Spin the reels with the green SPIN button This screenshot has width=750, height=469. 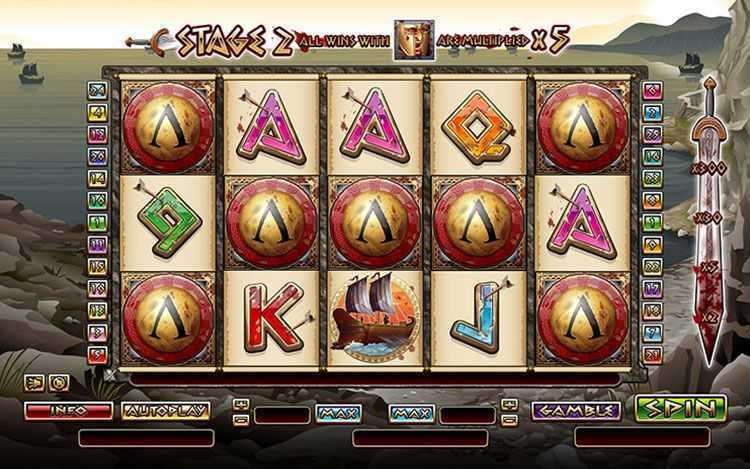(x=680, y=408)
